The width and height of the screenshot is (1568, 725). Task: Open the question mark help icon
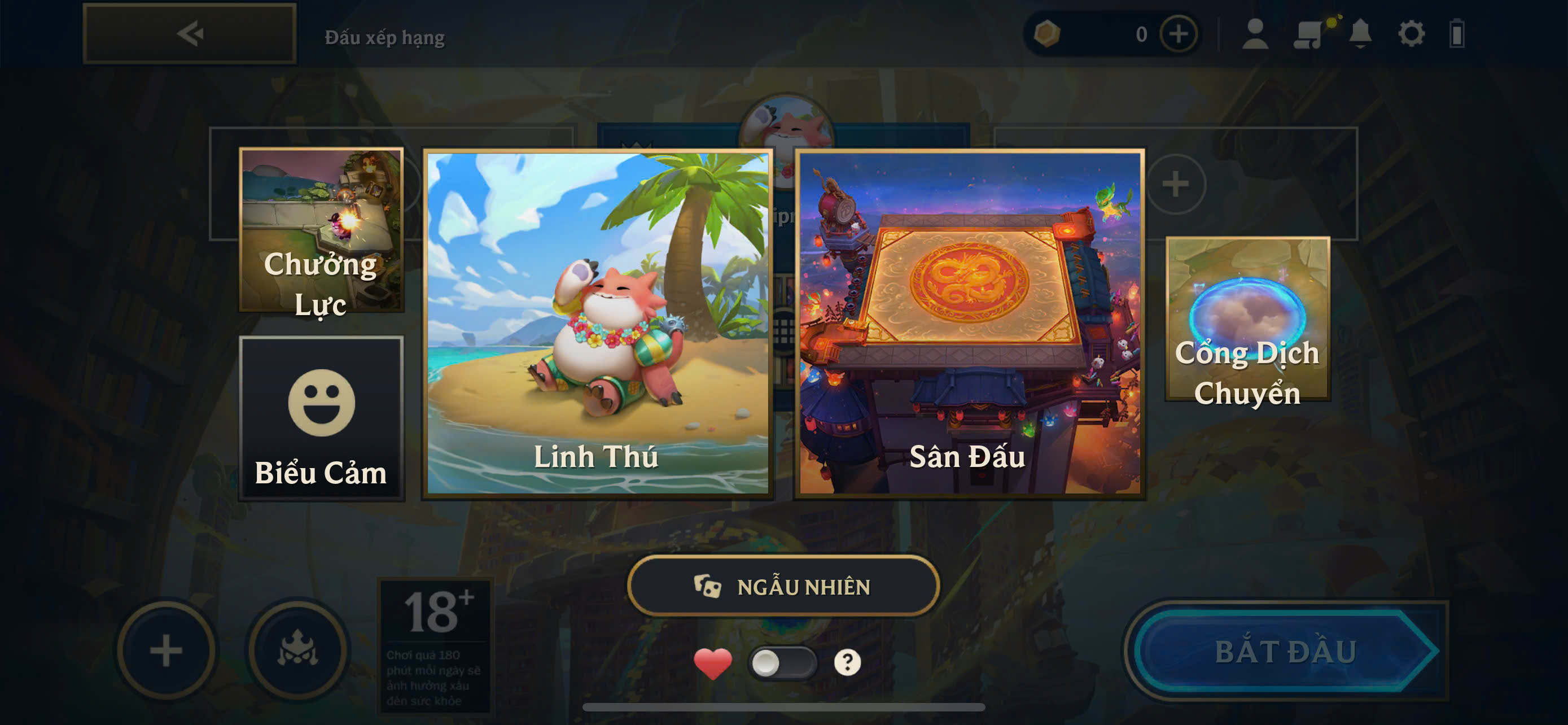[x=847, y=662]
